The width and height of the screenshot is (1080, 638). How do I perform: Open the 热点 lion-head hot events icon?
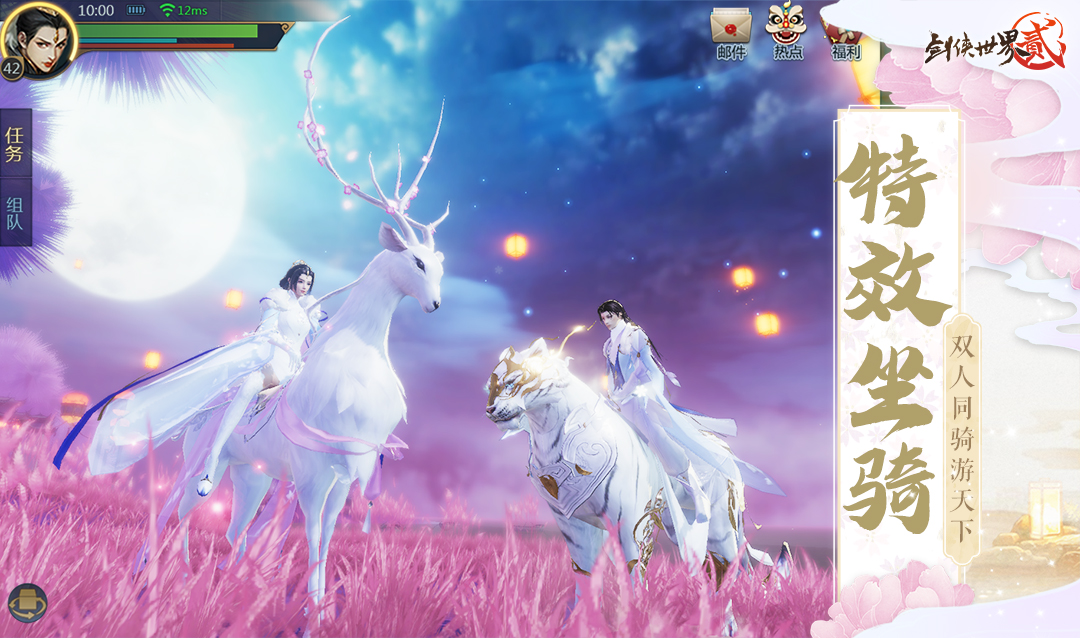[x=787, y=30]
